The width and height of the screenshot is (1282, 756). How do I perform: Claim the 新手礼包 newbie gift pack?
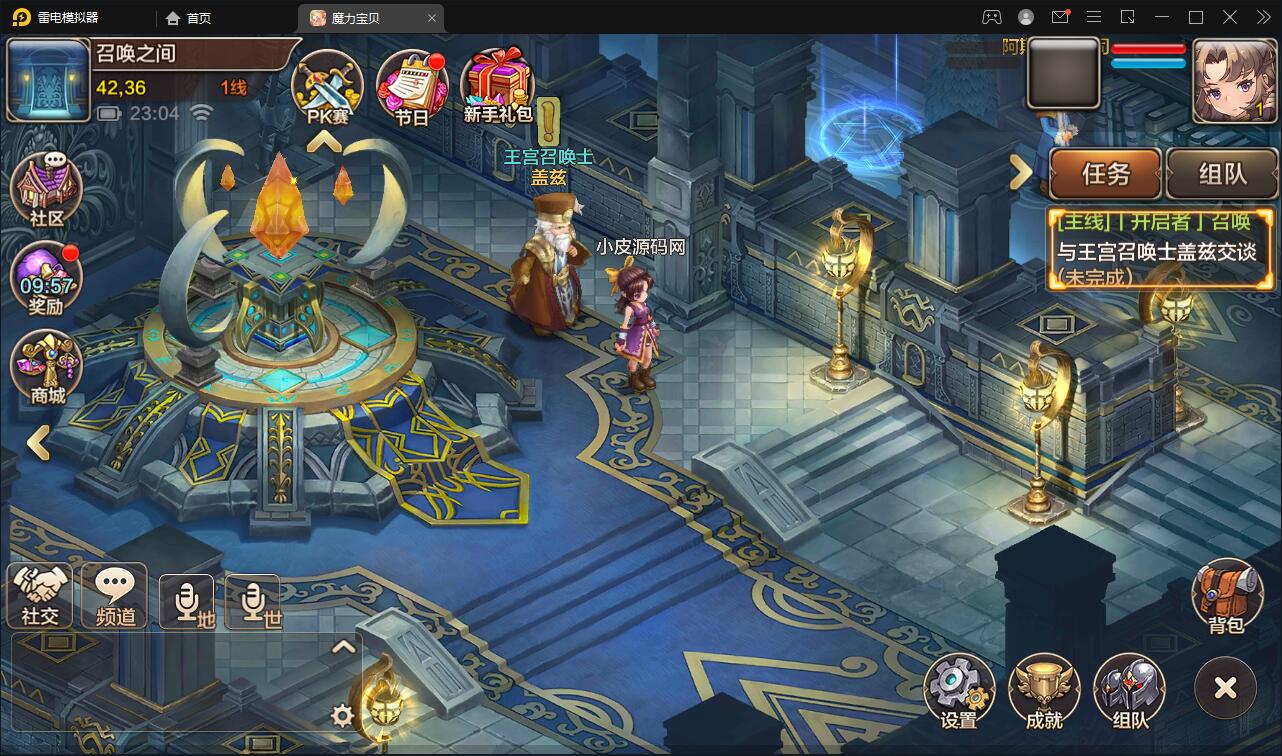click(497, 86)
